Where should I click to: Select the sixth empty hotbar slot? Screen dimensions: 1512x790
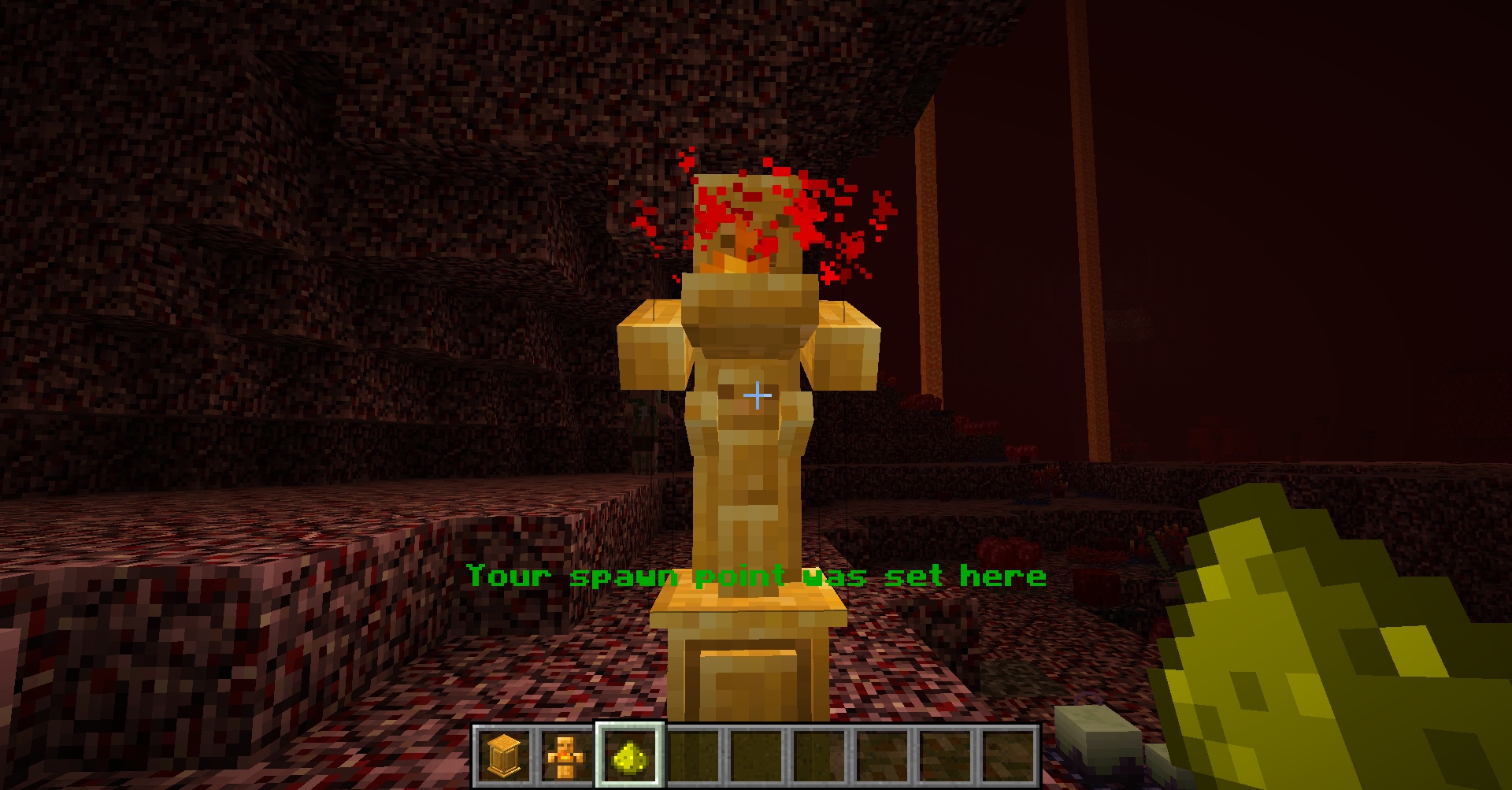[x=819, y=758]
